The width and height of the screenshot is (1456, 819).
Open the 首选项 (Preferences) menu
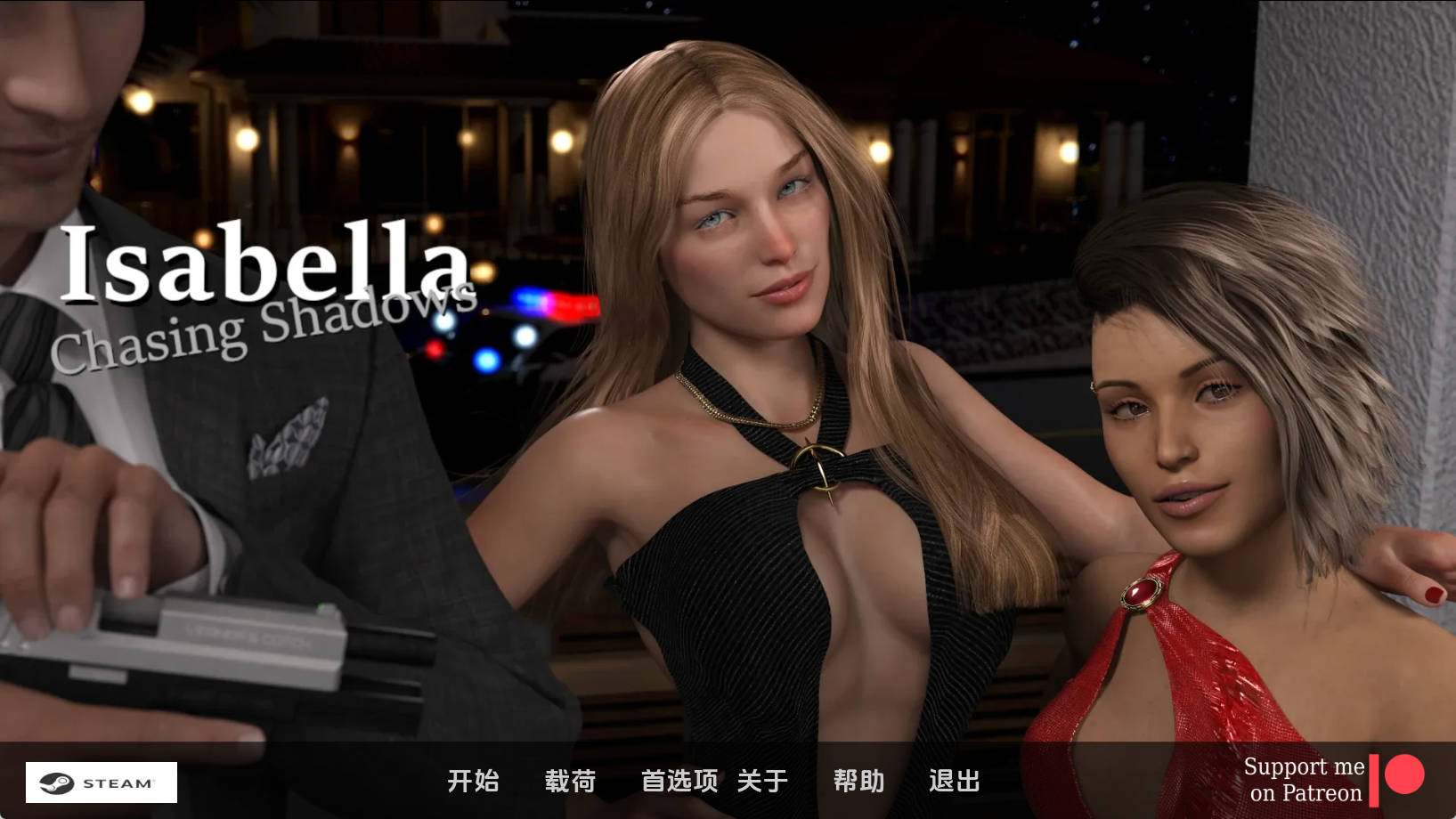pyautogui.click(x=680, y=781)
